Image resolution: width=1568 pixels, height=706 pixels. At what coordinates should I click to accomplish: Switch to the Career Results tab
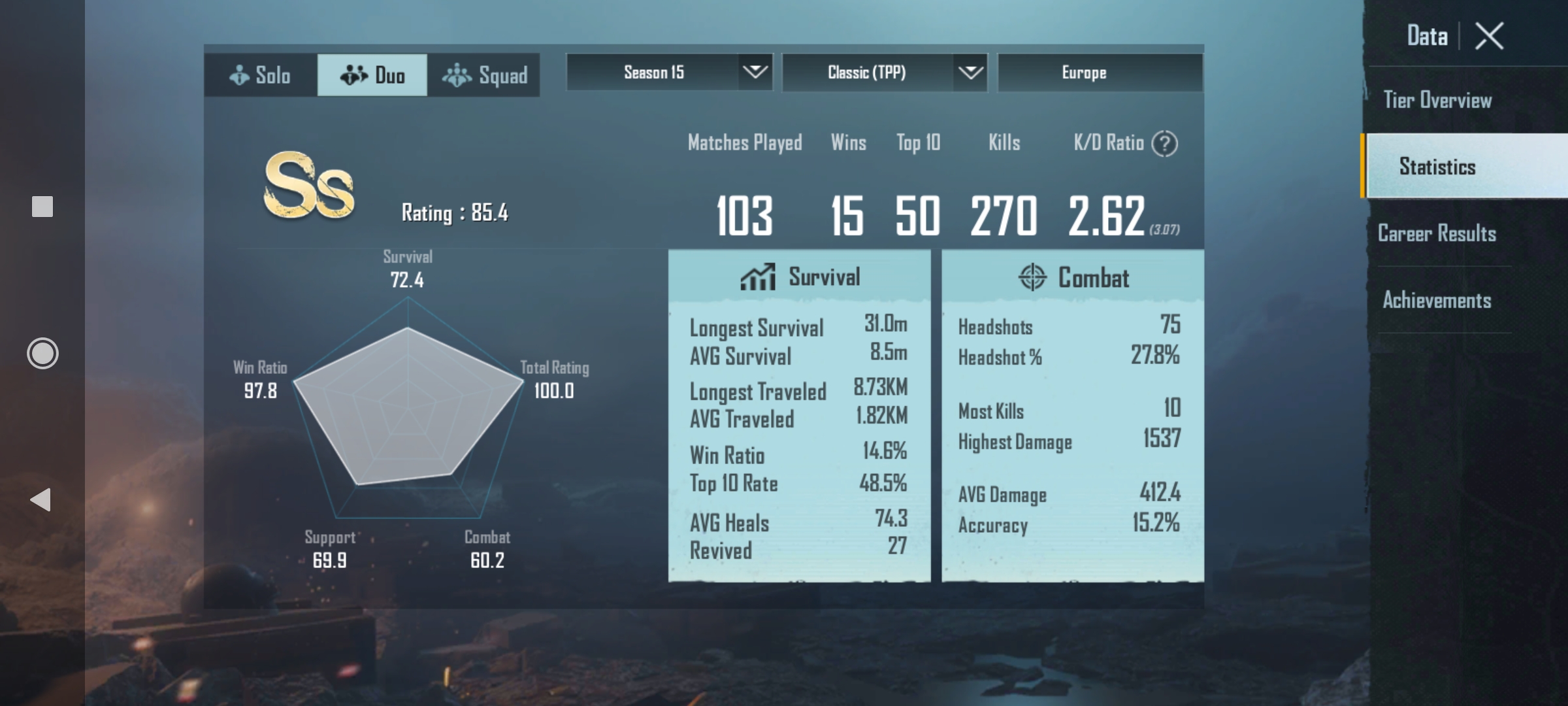point(1438,233)
